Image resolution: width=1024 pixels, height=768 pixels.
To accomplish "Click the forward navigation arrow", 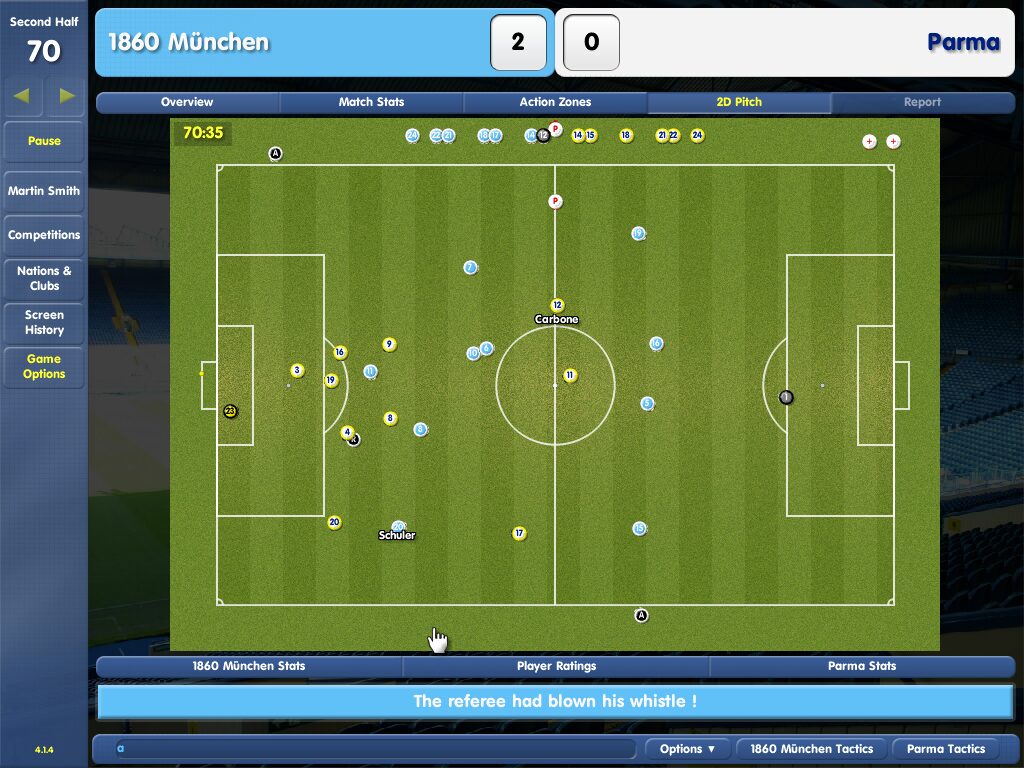I will click(66, 96).
